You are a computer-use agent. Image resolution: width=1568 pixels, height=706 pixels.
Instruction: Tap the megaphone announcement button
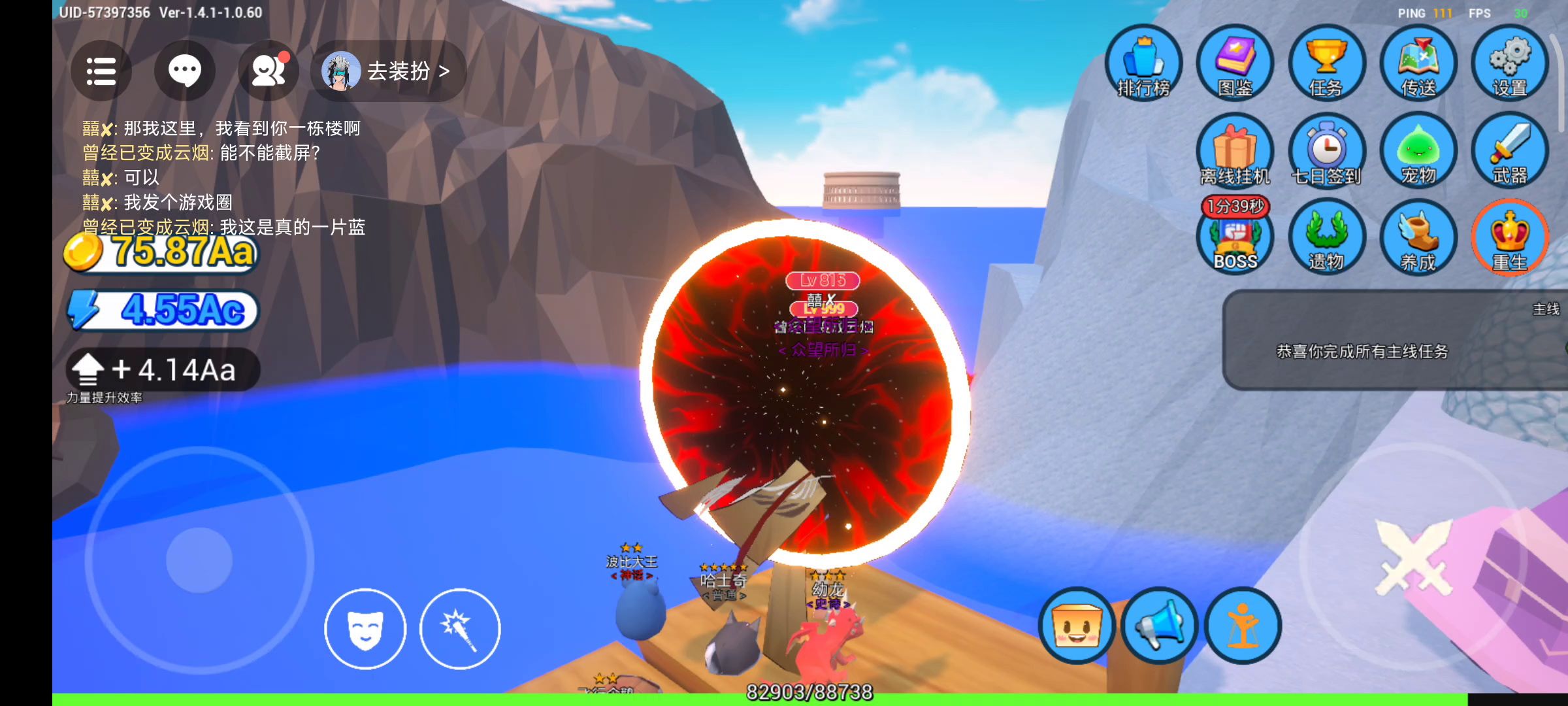pyautogui.click(x=1160, y=626)
